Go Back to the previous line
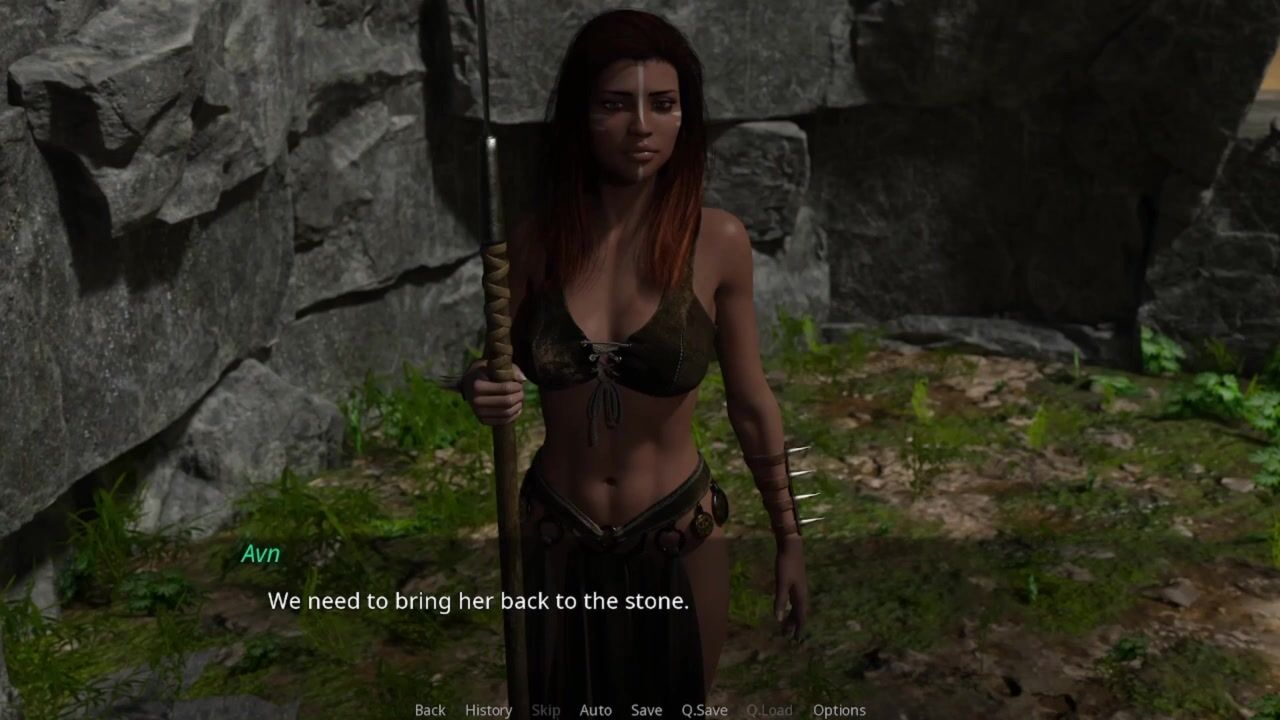The image size is (1280, 720). click(430, 710)
